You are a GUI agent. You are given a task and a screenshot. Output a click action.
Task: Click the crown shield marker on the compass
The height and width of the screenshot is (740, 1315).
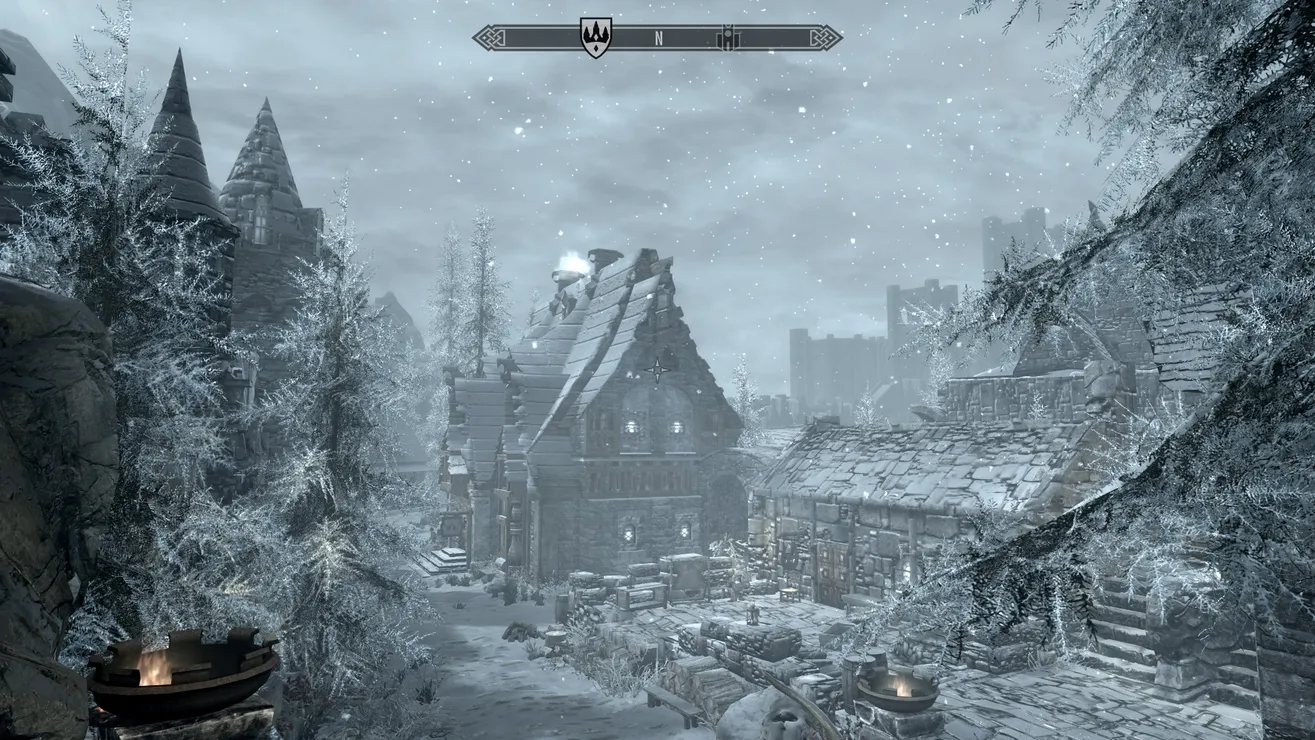[x=596, y=38]
